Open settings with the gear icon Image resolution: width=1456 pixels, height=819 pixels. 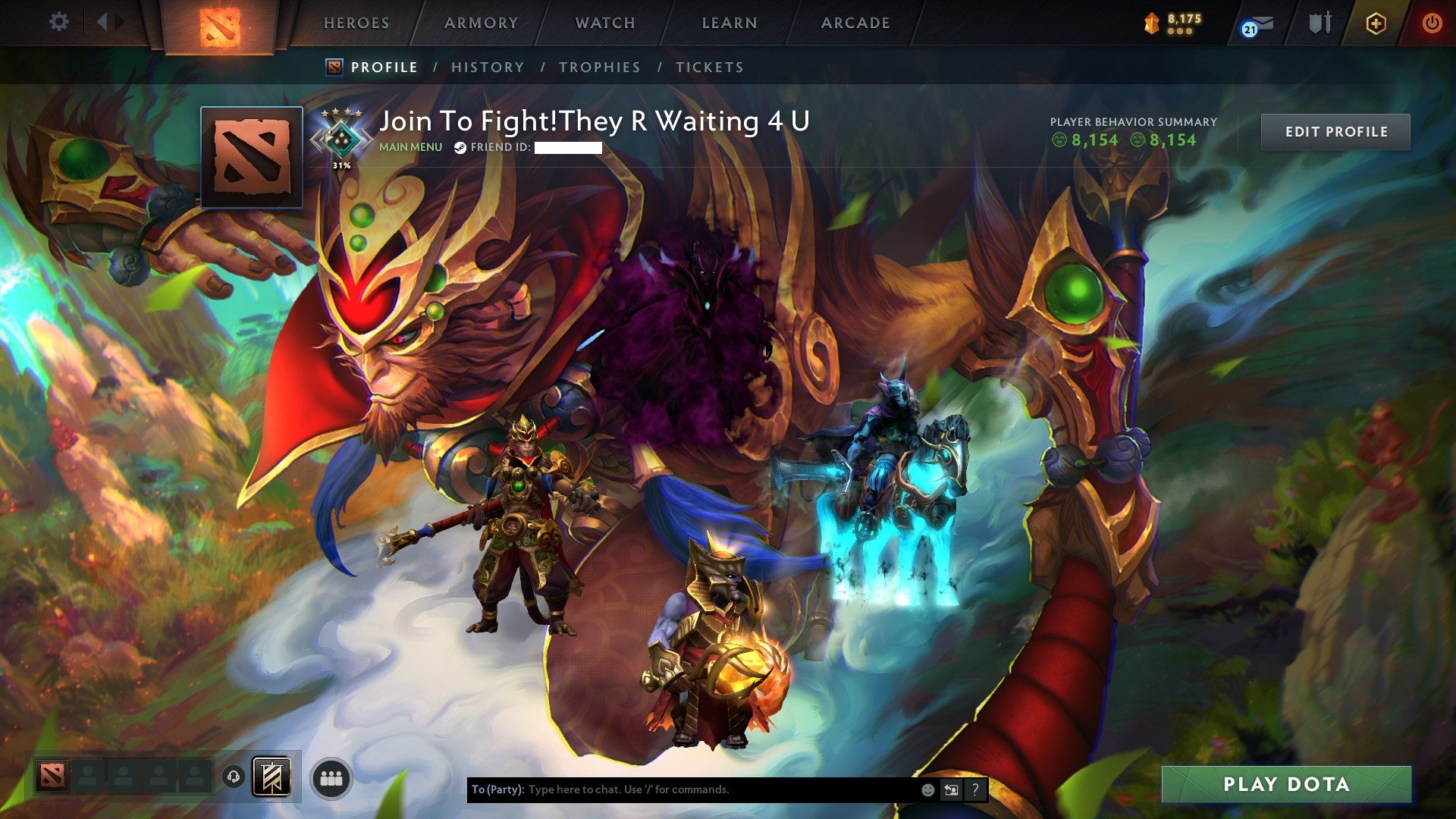[x=58, y=21]
